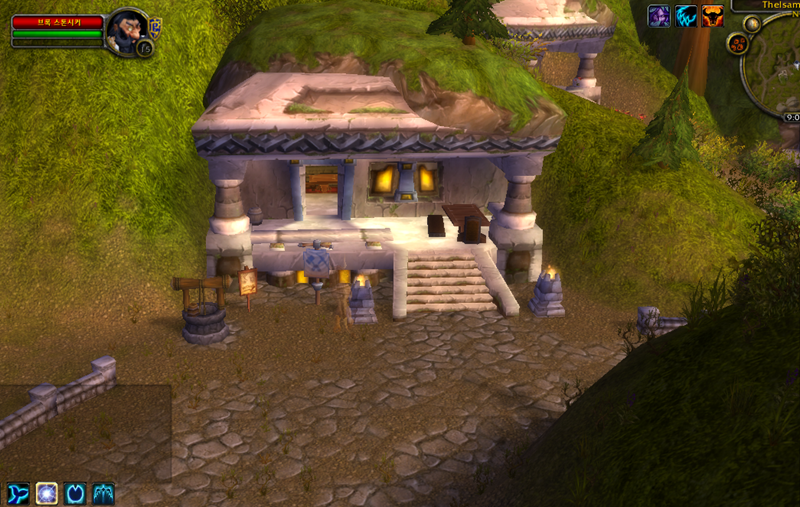The image size is (800, 507).
Task: Open the minimap tracking paw-print button
Action: click(x=739, y=44)
